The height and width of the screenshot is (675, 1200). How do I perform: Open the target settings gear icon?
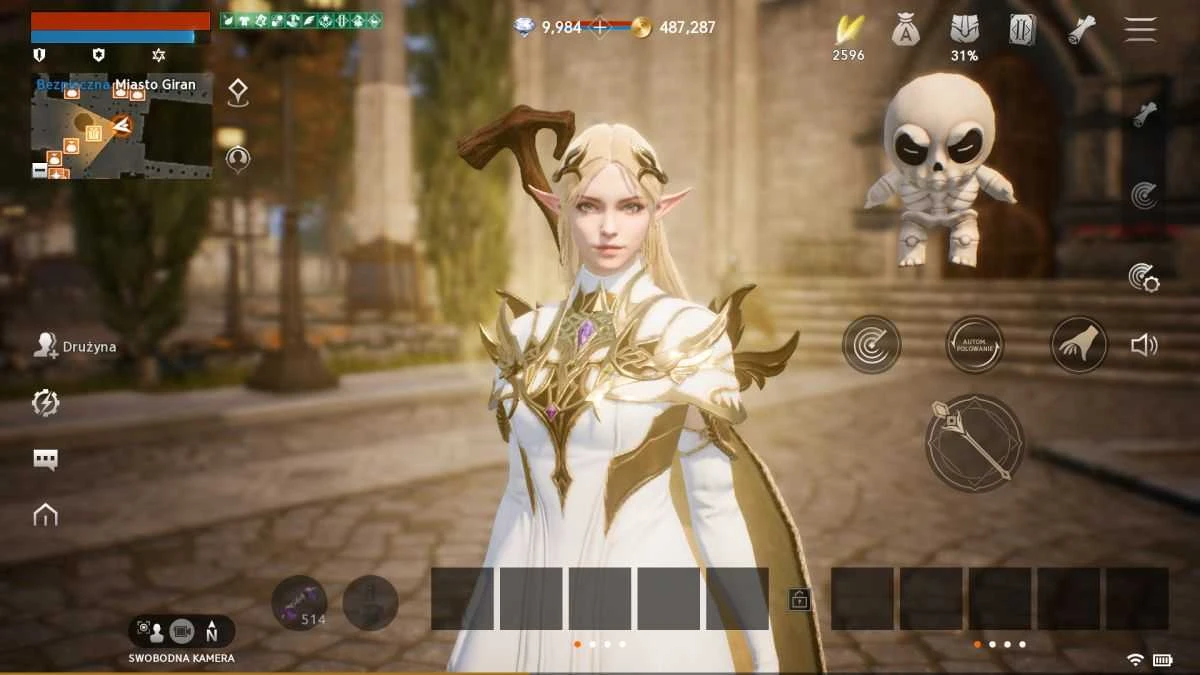(1143, 277)
